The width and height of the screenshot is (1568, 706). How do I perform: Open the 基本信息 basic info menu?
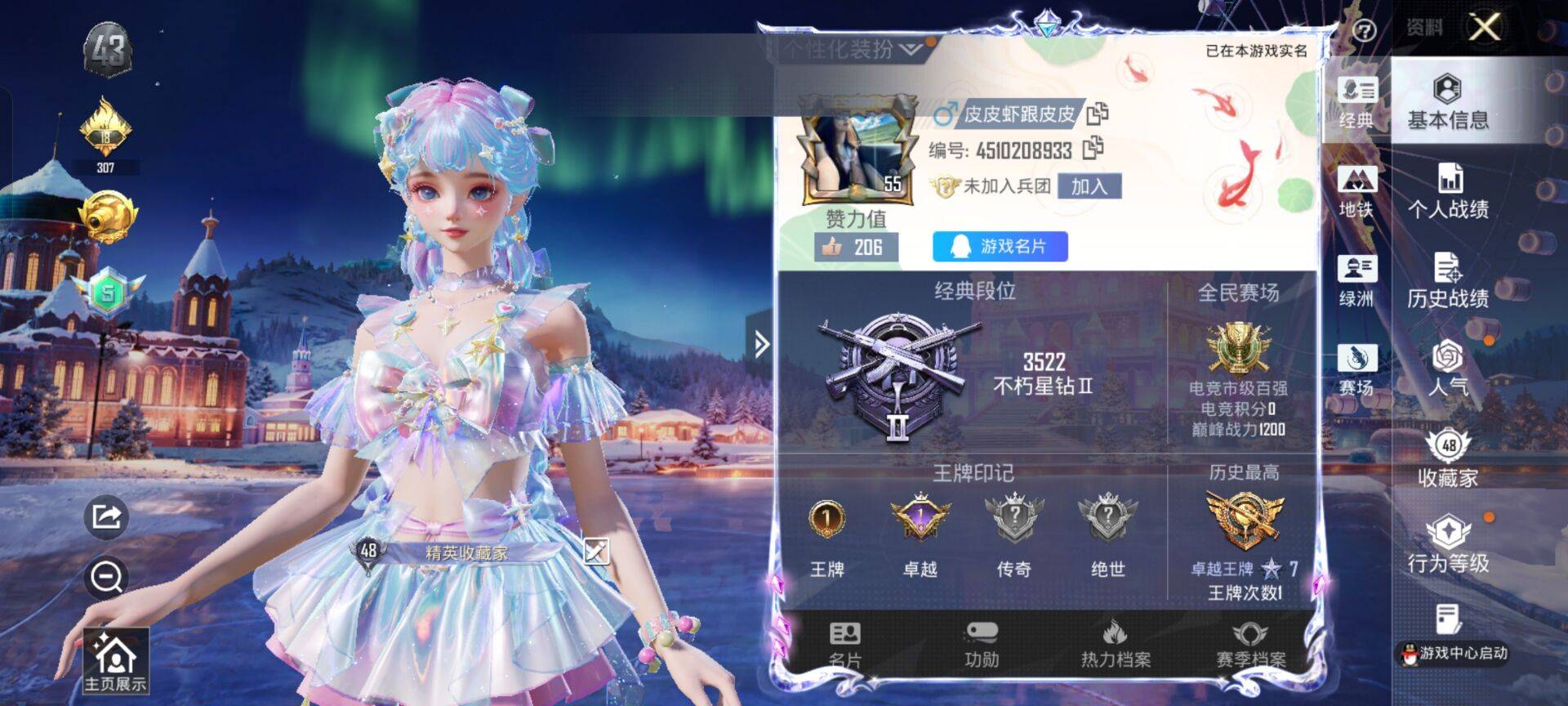pyautogui.click(x=1447, y=102)
